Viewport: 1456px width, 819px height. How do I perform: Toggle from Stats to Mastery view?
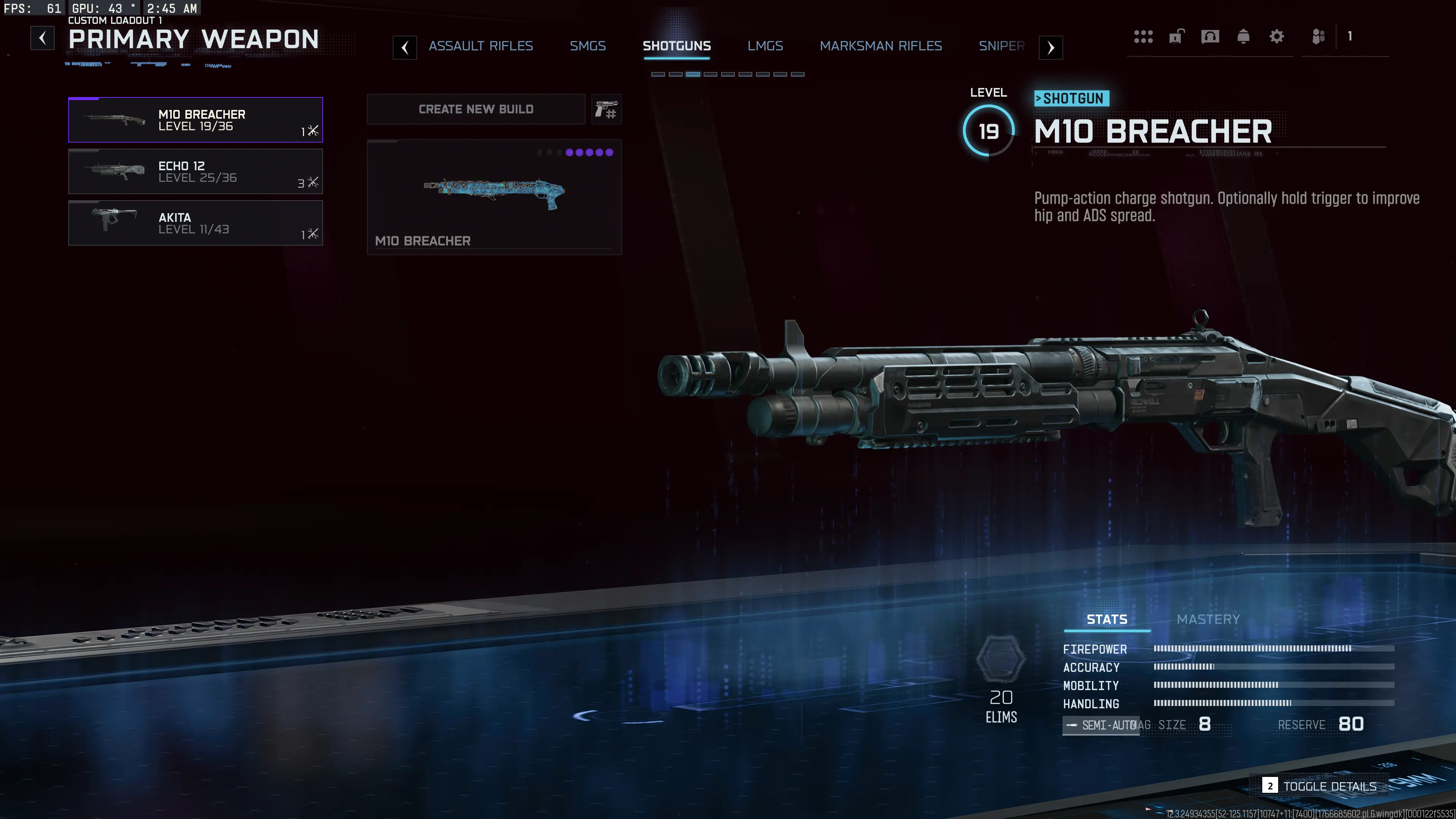tap(1208, 619)
